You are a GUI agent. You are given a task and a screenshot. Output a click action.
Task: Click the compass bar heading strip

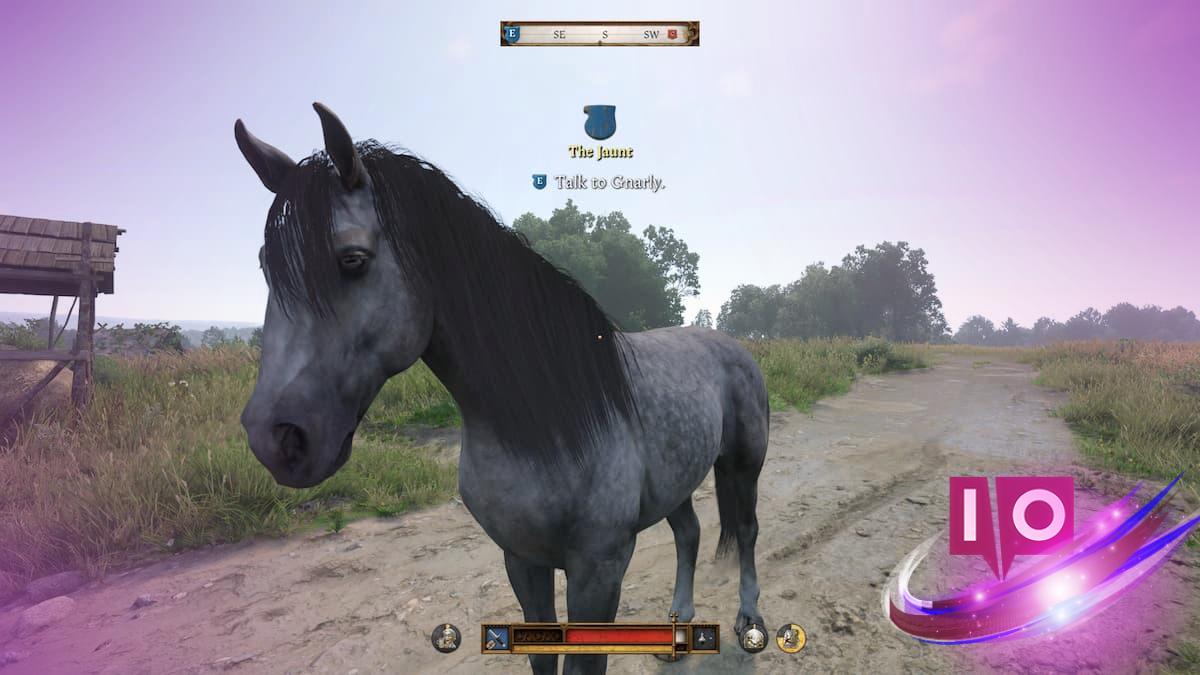click(599, 34)
